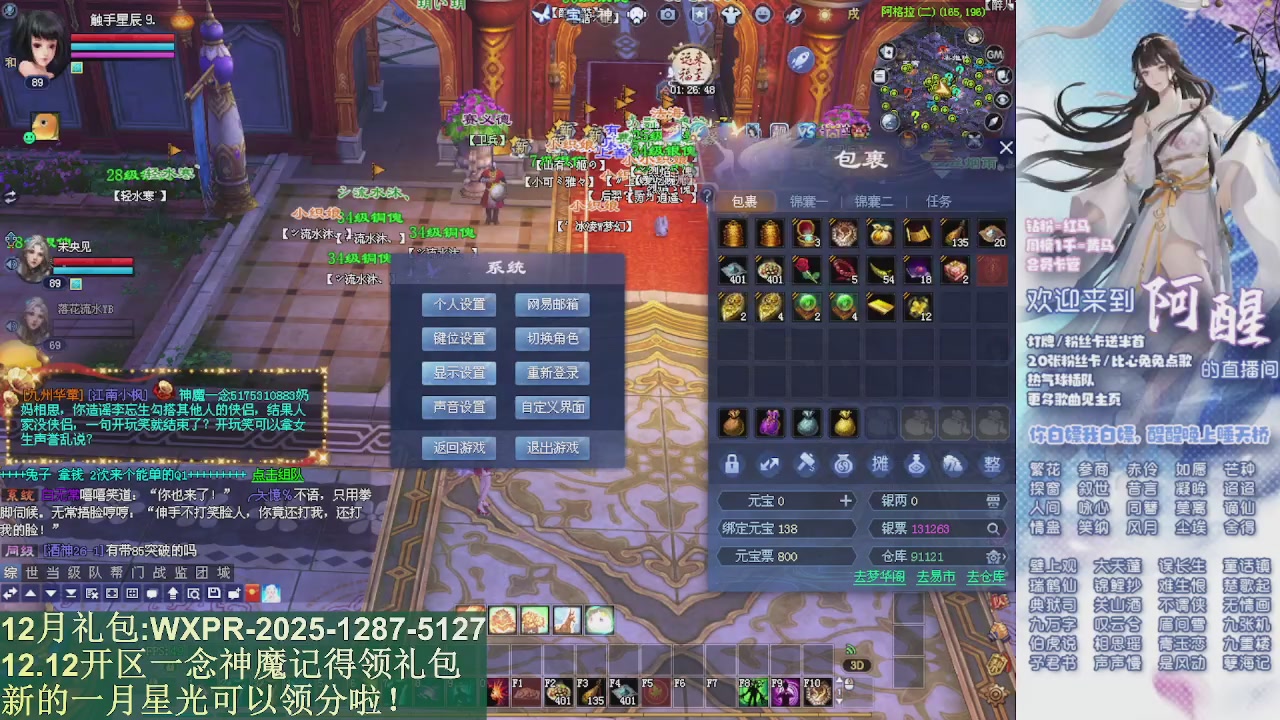Click the hammer smelt icon in bag panel

click(807, 465)
